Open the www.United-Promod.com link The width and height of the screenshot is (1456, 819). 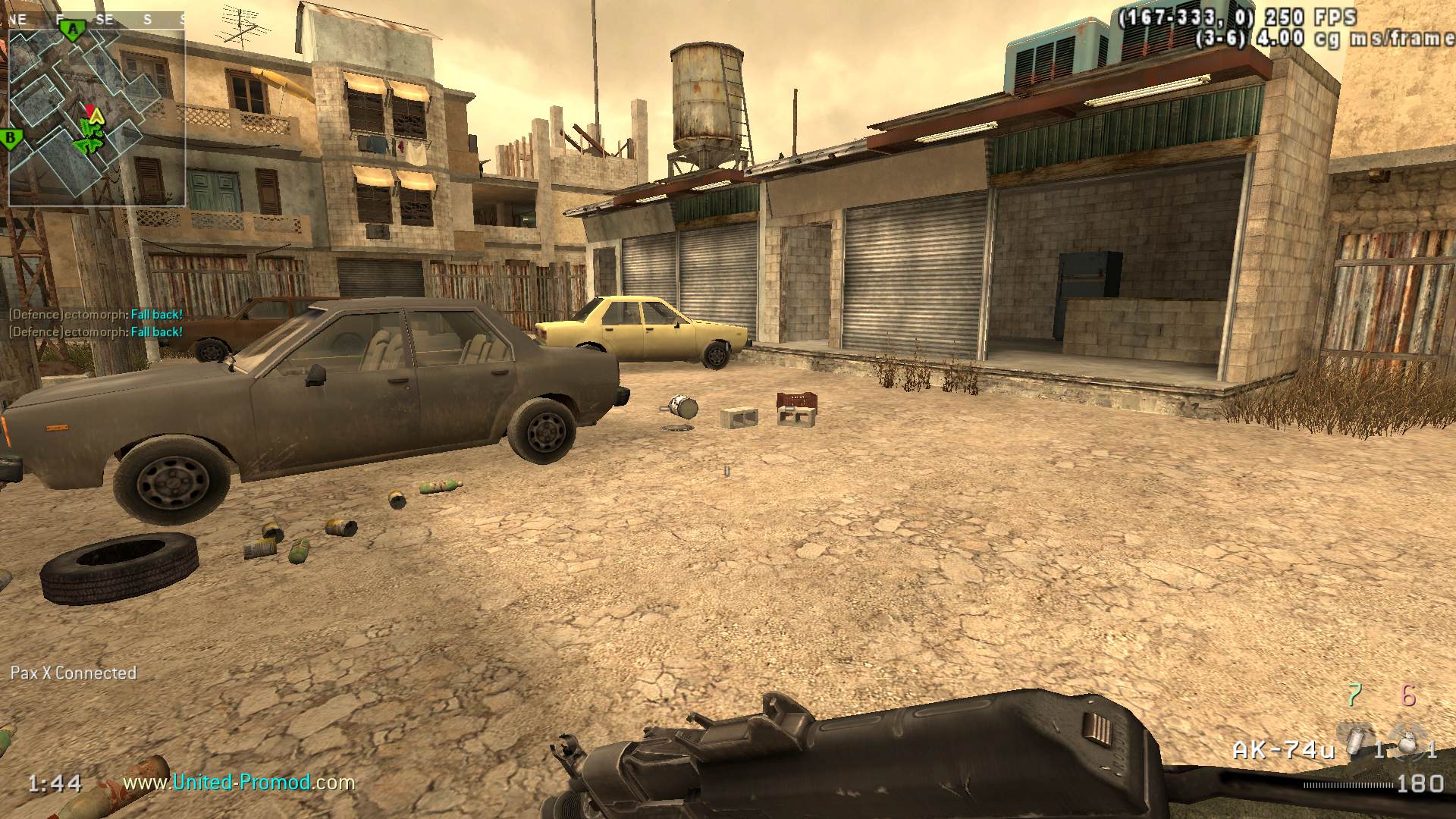(x=239, y=782)
